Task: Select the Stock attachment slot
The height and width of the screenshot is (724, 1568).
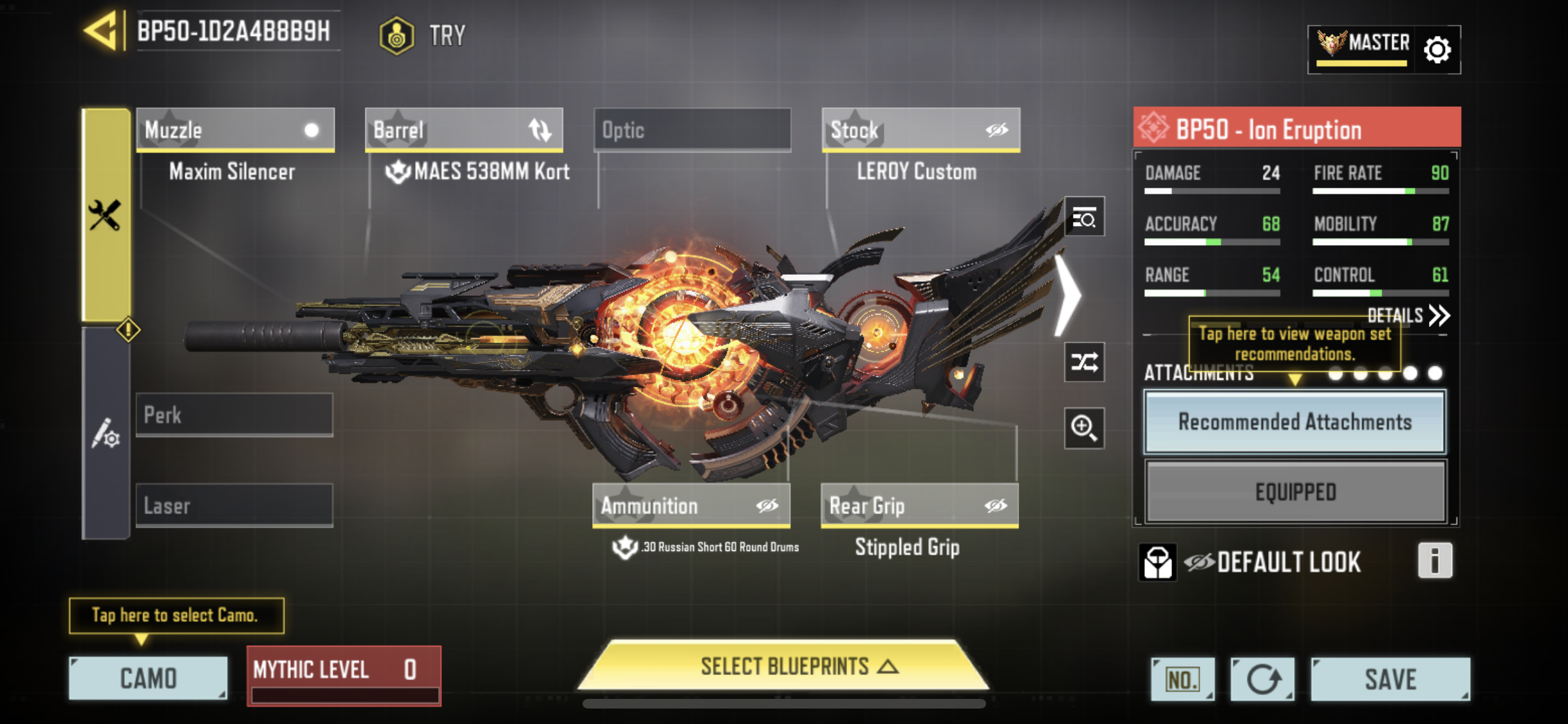Action: (920, 130)
